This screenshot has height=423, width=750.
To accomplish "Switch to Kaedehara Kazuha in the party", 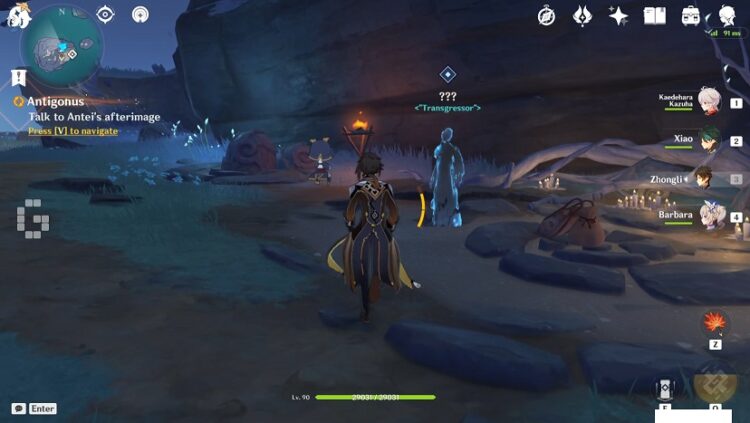I will coord(709,100).
